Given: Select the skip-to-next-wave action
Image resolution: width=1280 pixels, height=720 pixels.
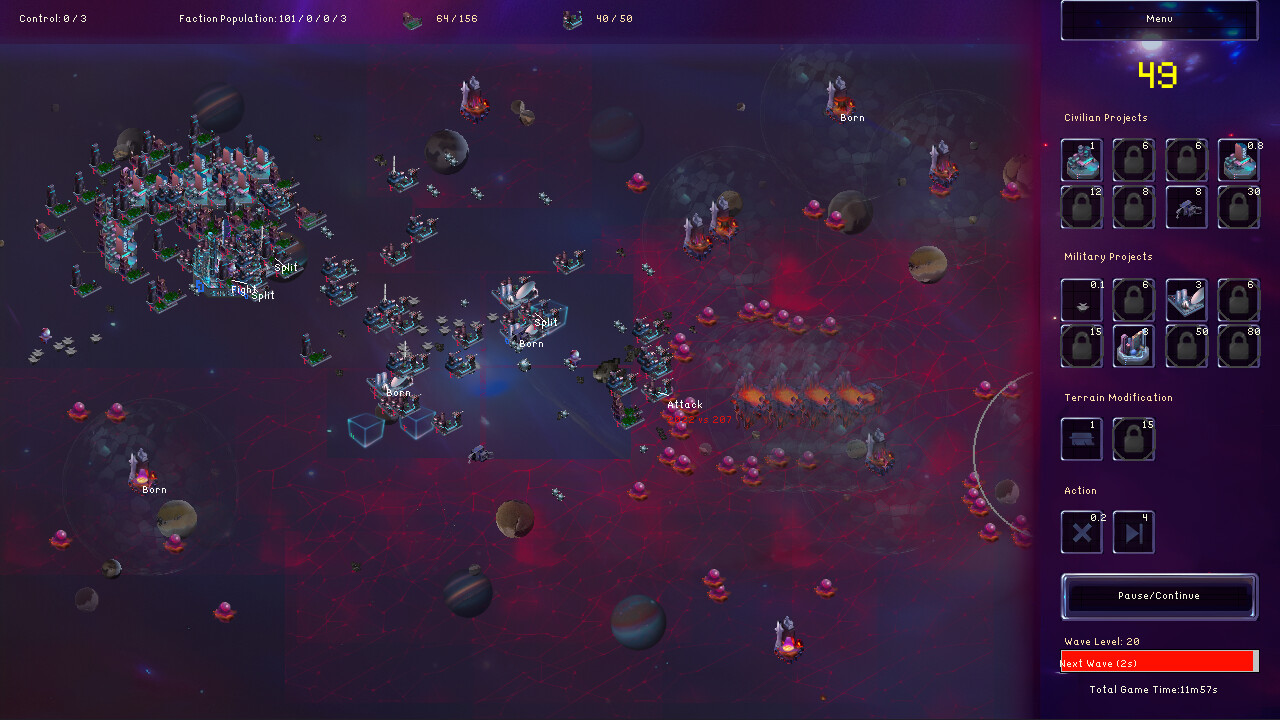Looking at the screenshot, I should tap(1133, 531).
